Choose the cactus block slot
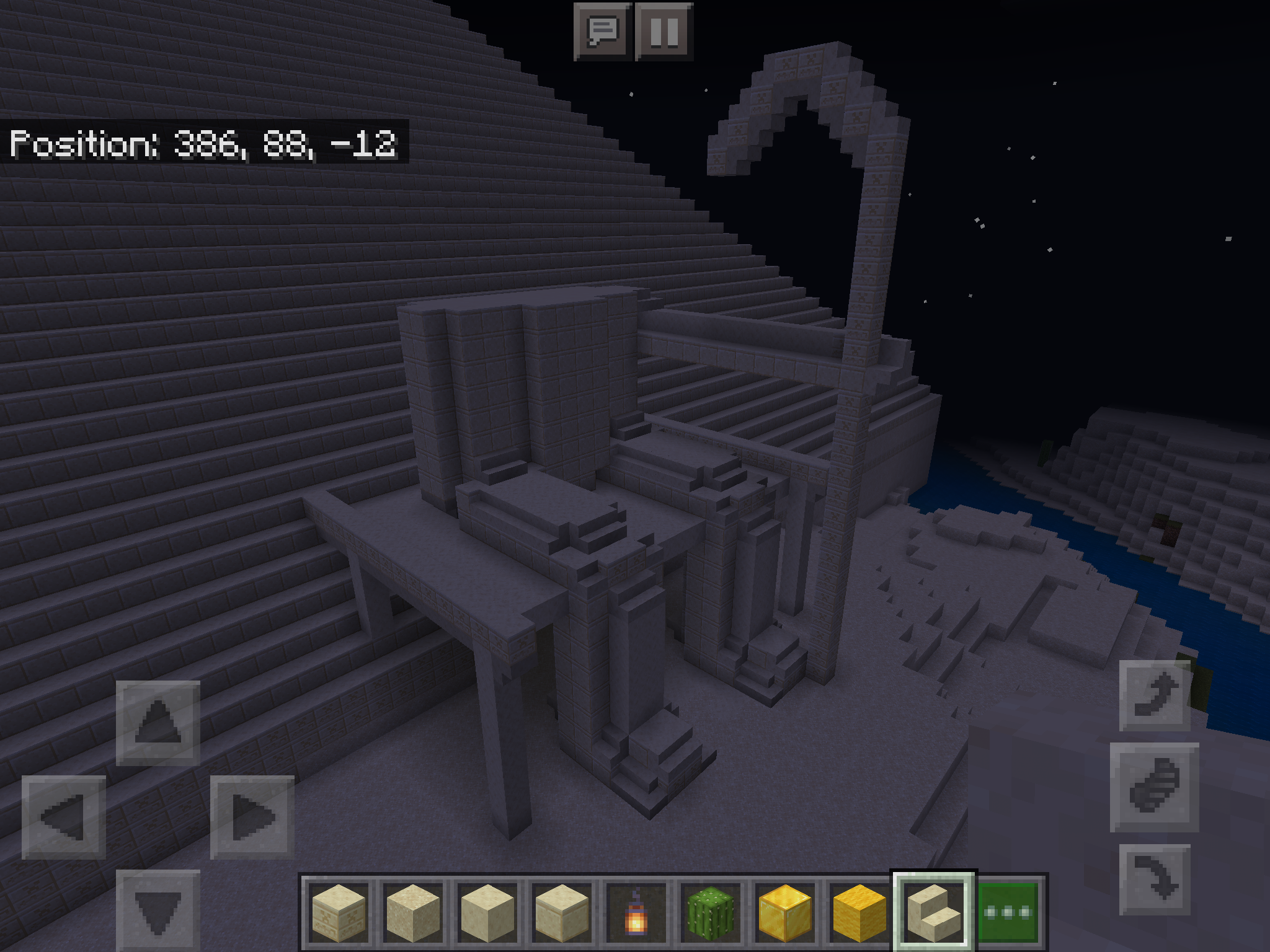This screenshot has width=1270, height=952. pyautogui.click(x=711, y=911)
